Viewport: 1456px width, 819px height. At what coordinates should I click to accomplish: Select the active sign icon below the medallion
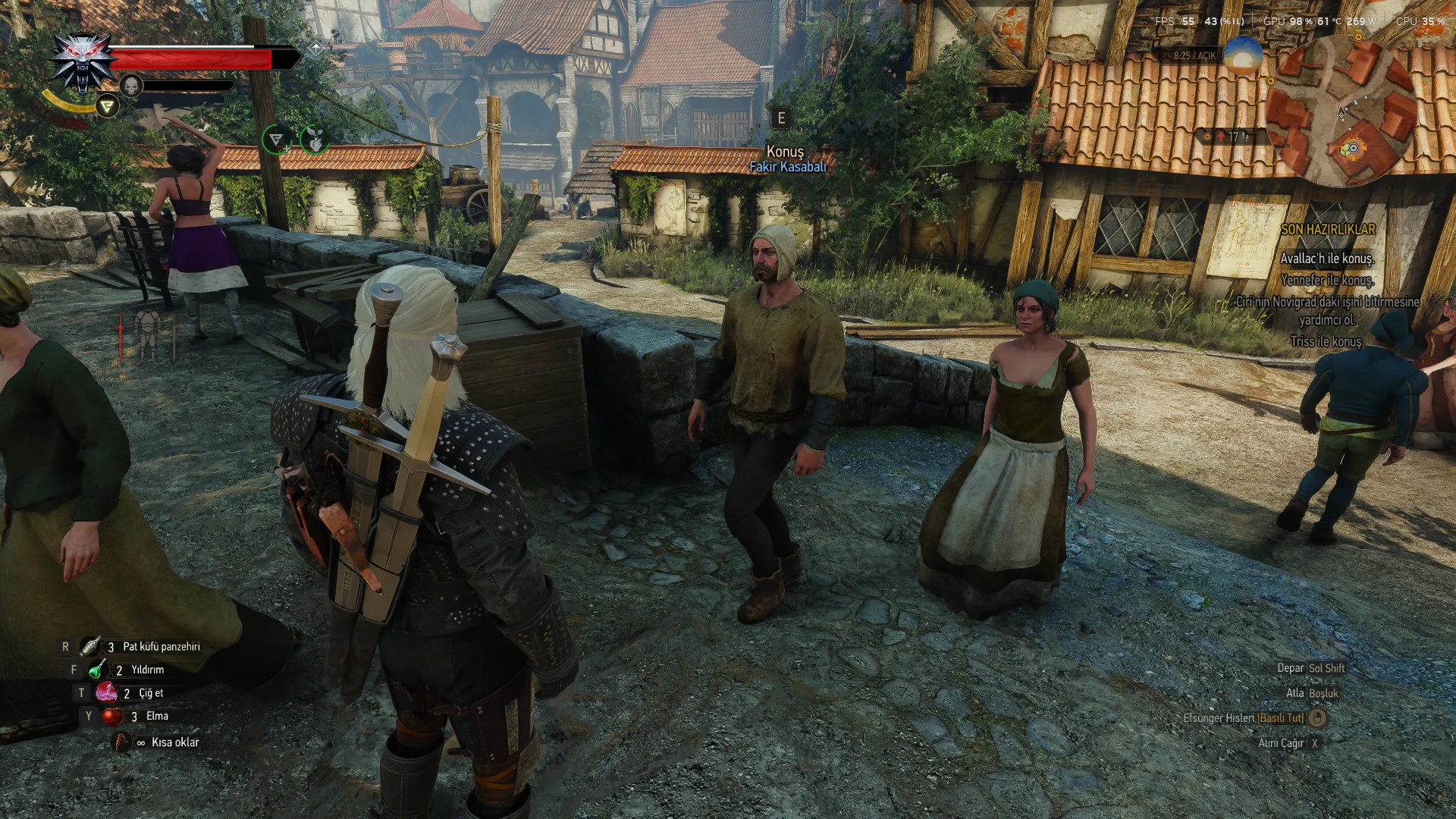pos(107,106)
